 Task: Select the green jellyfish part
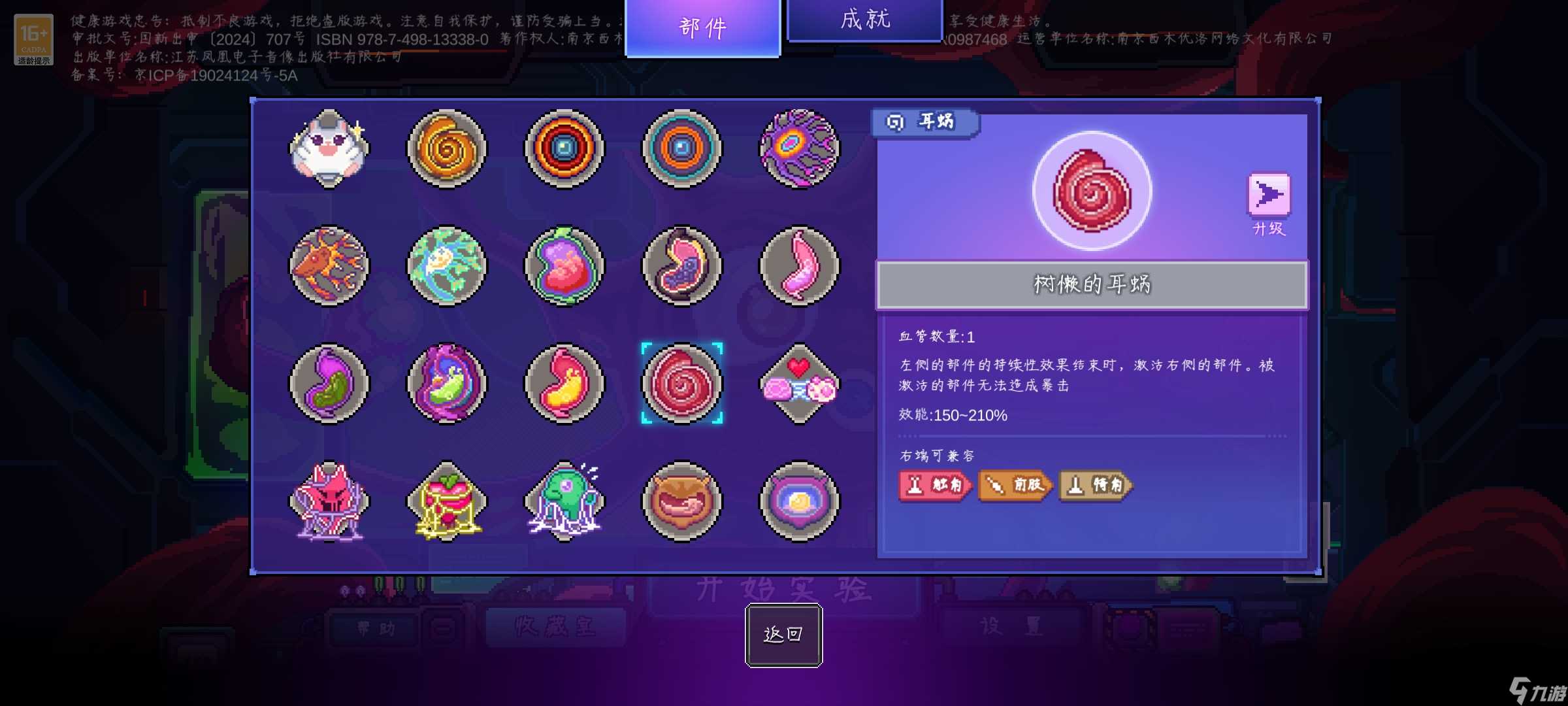(564, 502)
